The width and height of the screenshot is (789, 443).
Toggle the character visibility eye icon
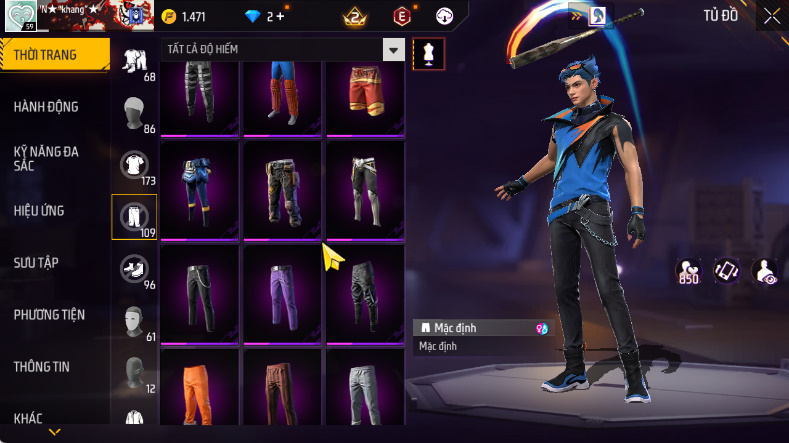765,271
